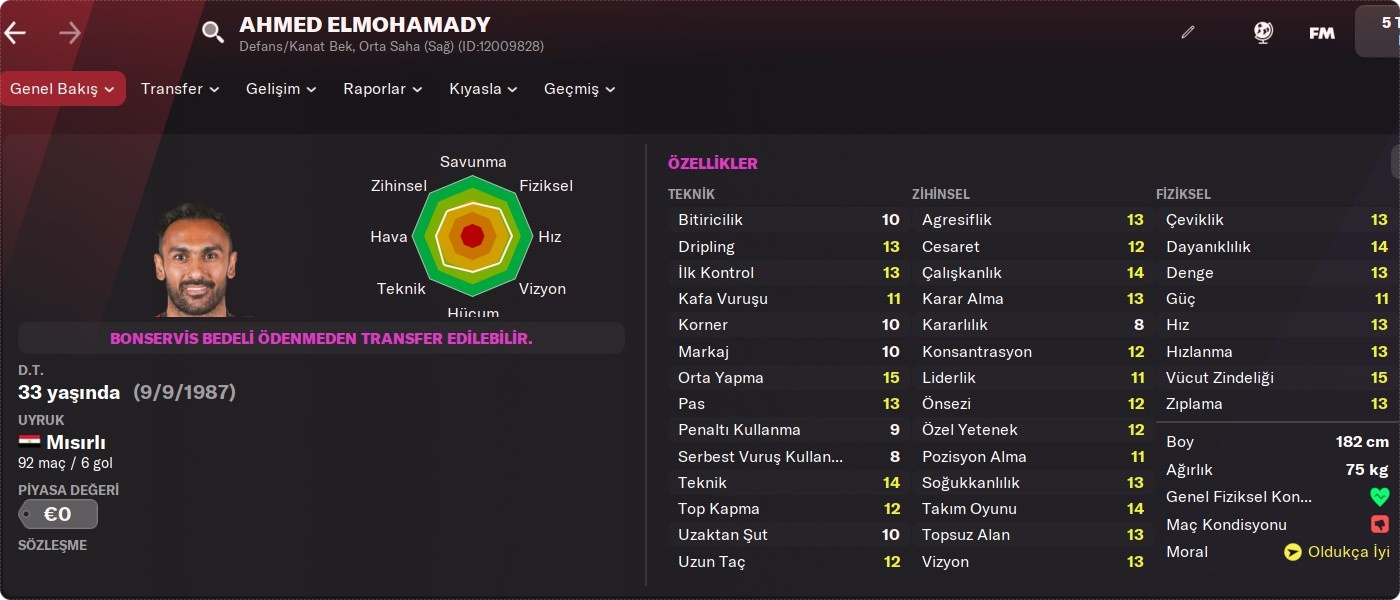Screen dimensions: 1400x600
Task: Click the green heart fitness icon
Action: [1379, 497]
